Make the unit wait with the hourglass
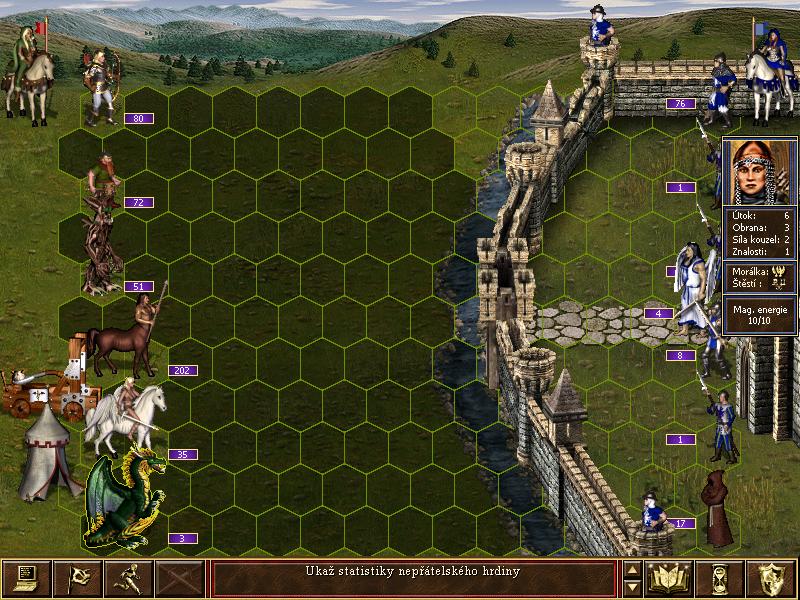Viewport: 800px width, 600px height. [721, 578]
